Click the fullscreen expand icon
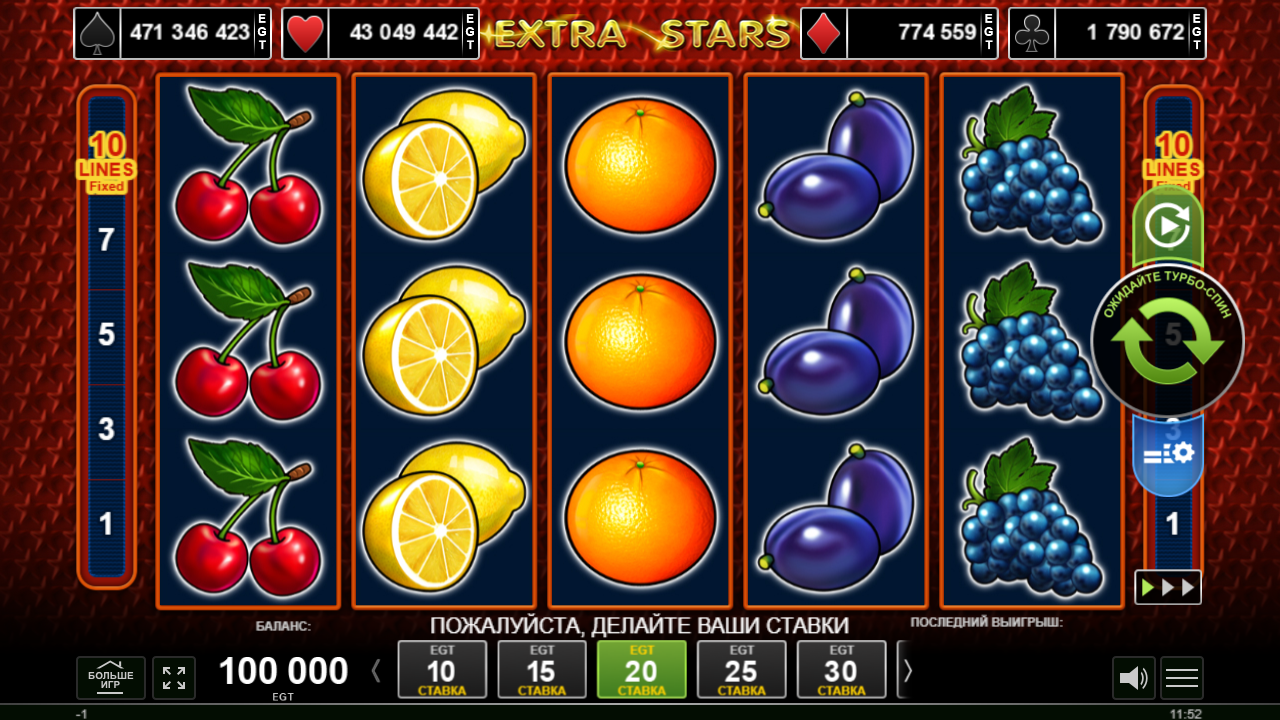1280x720 pixels. (173, 678)
